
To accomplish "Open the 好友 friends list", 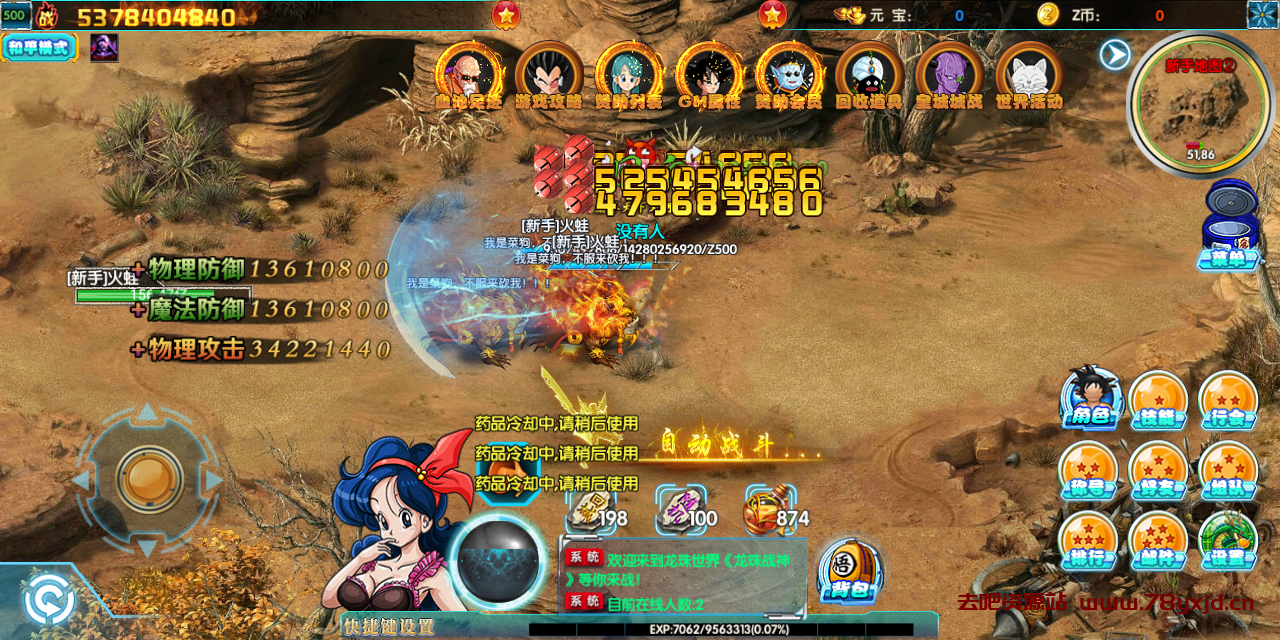I will (1158, 469).
